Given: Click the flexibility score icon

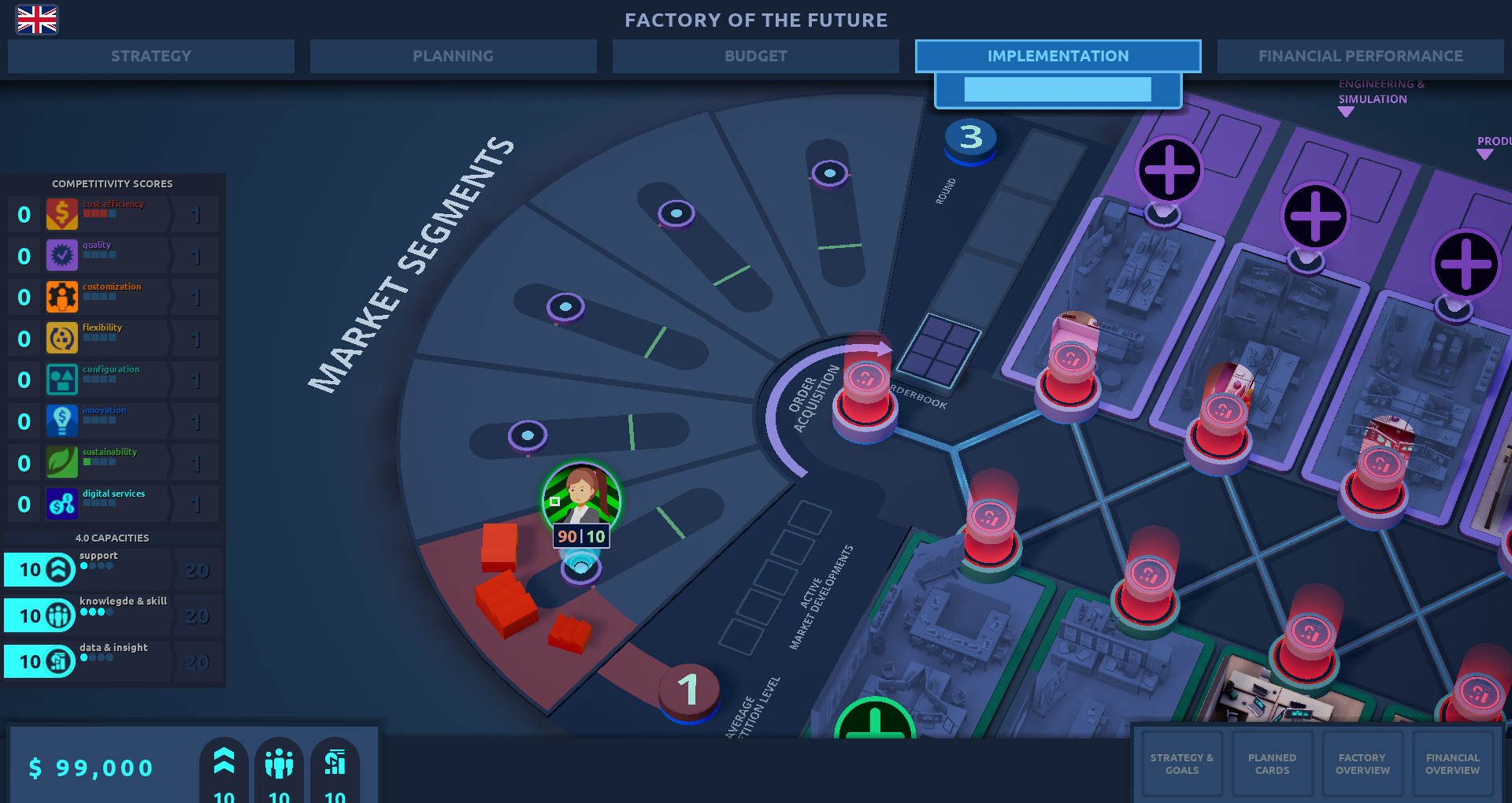Looking at the screenshot, I should point(62,339).
